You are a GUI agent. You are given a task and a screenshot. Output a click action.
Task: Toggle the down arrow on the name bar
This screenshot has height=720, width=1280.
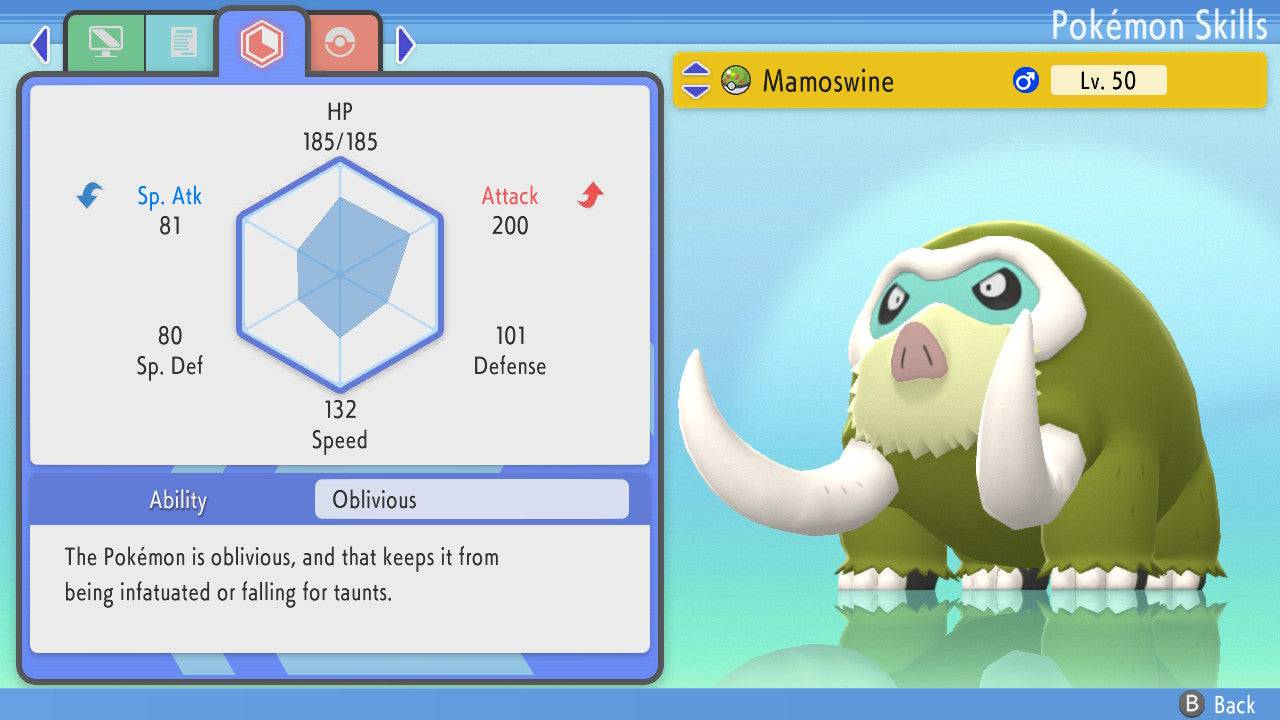[x=694, y=90]
